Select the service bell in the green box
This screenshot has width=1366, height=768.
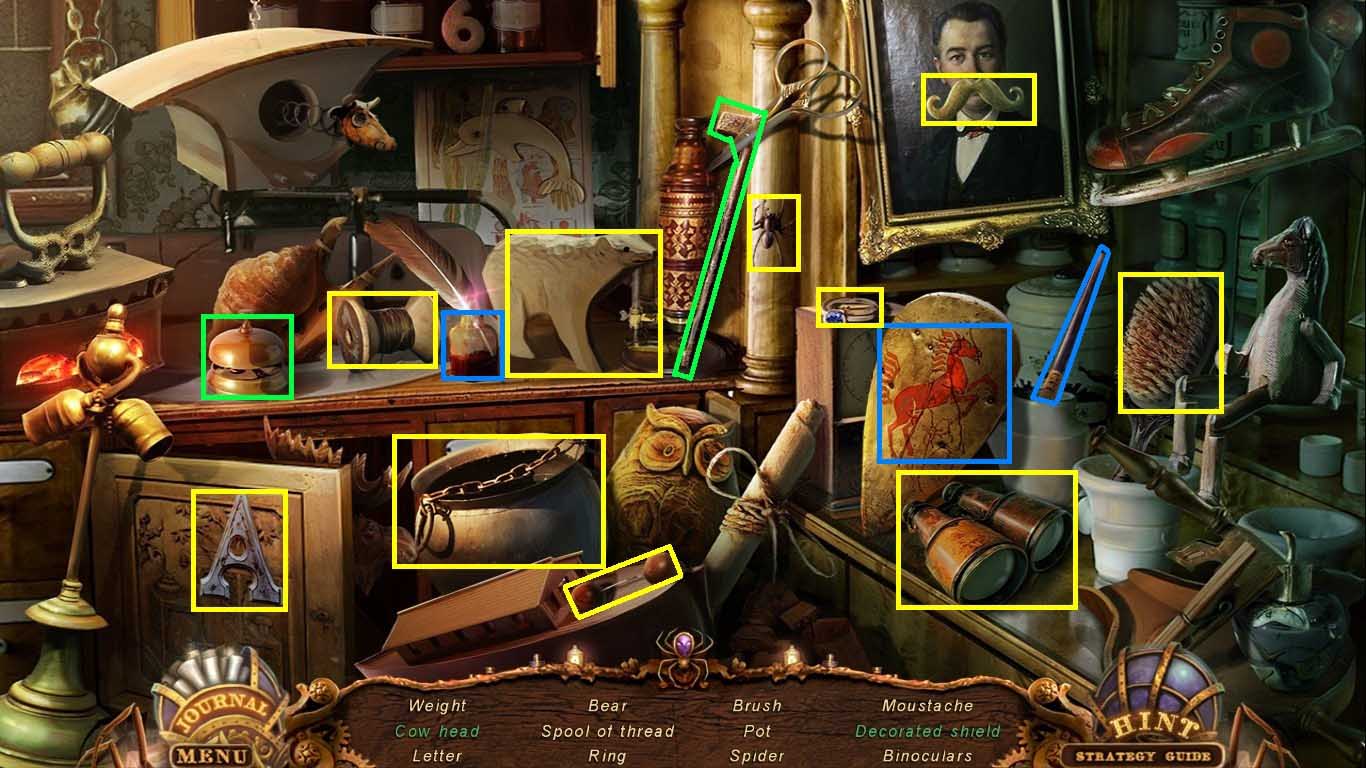pyautogui.click(x=248, y=352)
